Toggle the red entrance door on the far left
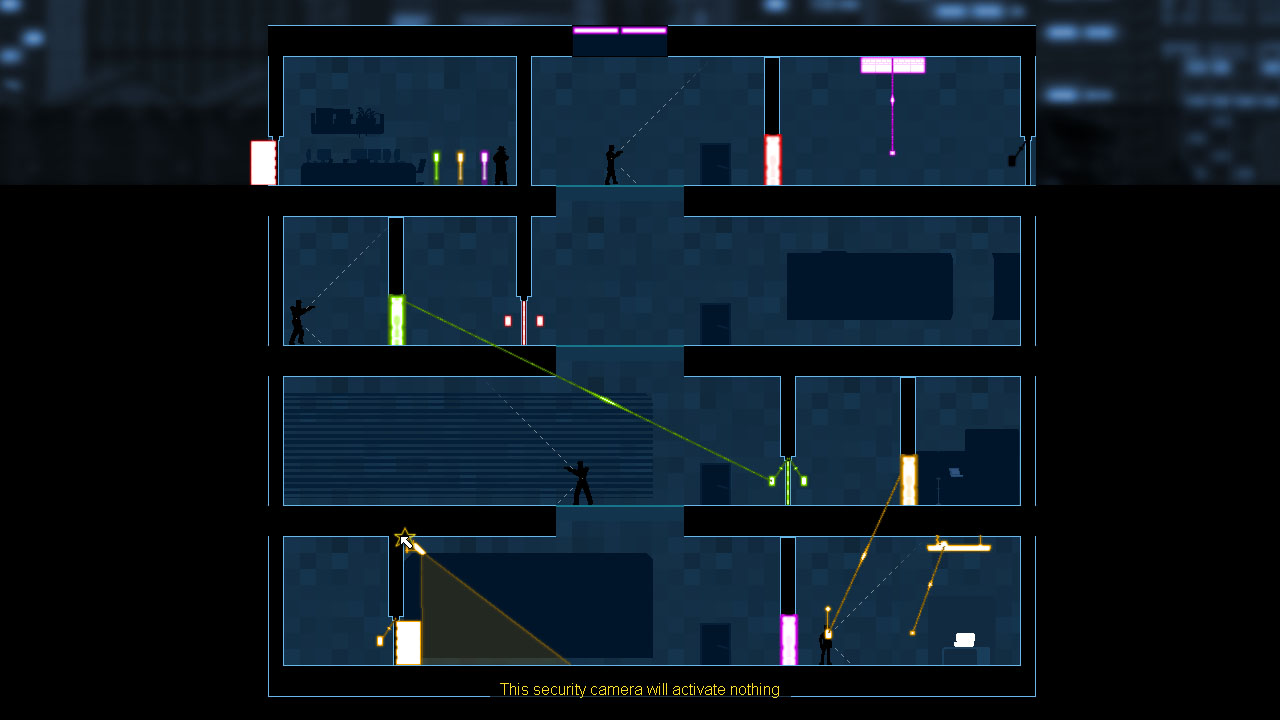The image size is (1280, 720). [x=262, y=162]
